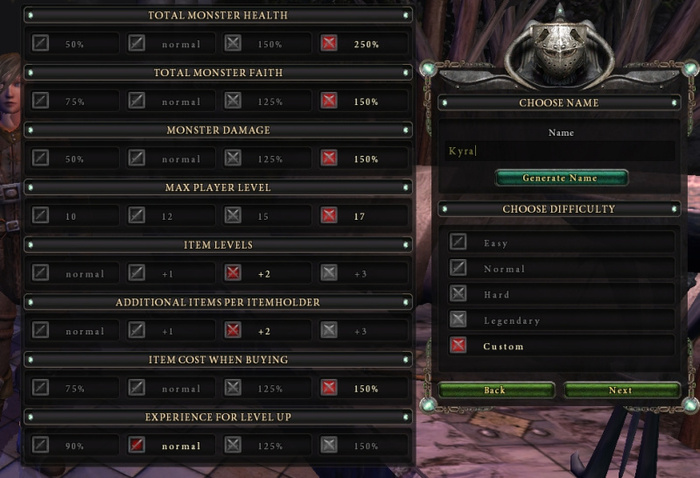Generate a random character name

point(560,178)
